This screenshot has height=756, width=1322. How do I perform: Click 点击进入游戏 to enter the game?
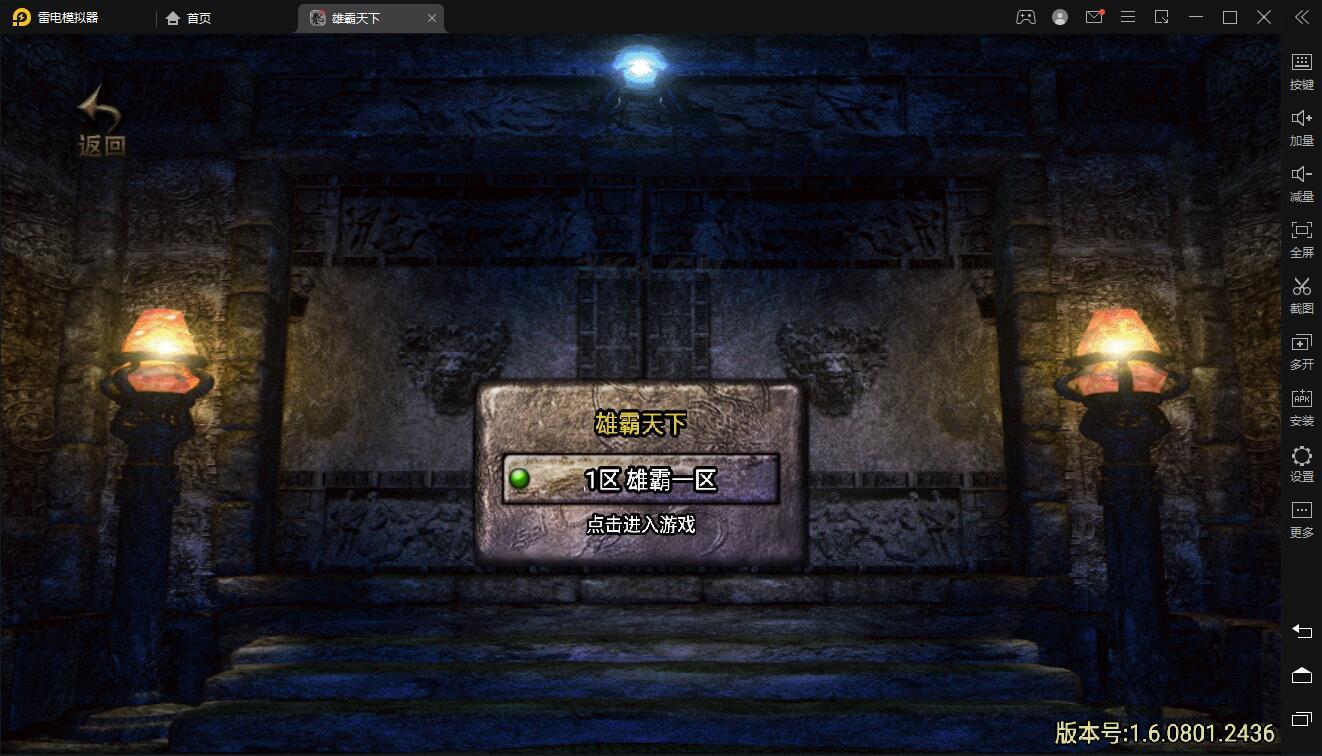point(640,524)
